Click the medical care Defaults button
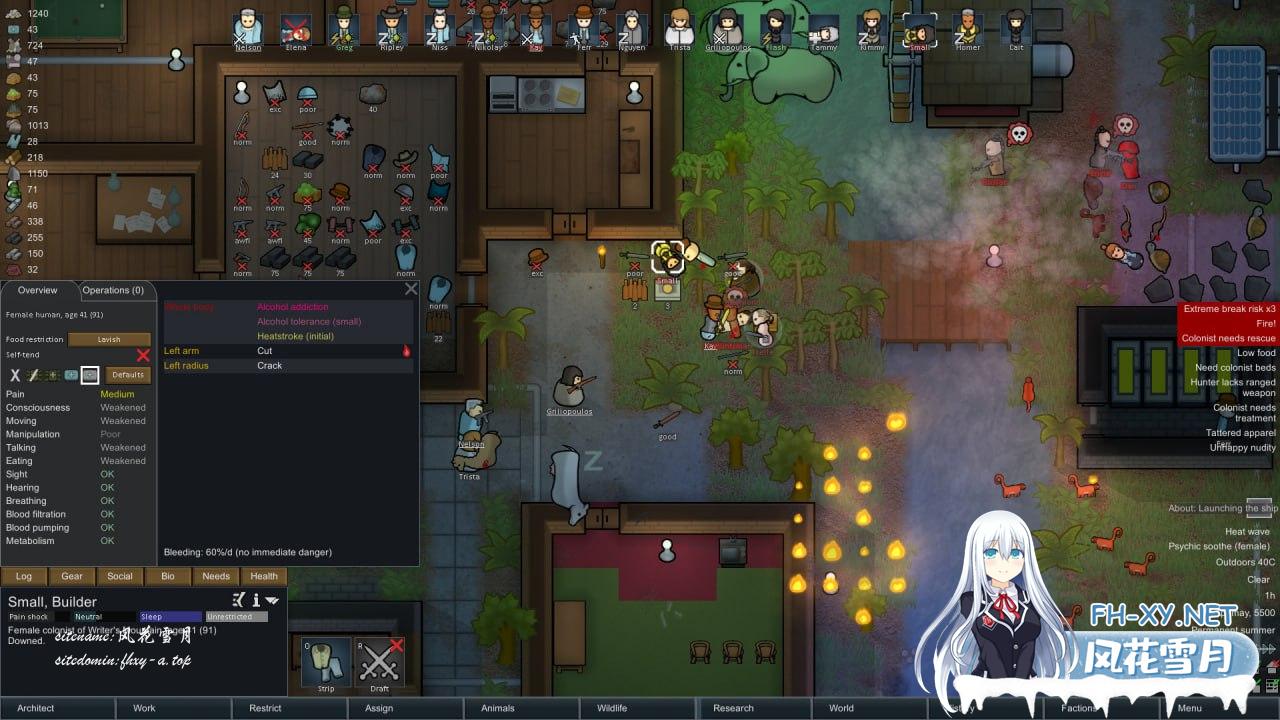The width and height of the screenshot is (1280, 720). pos(128,375)
